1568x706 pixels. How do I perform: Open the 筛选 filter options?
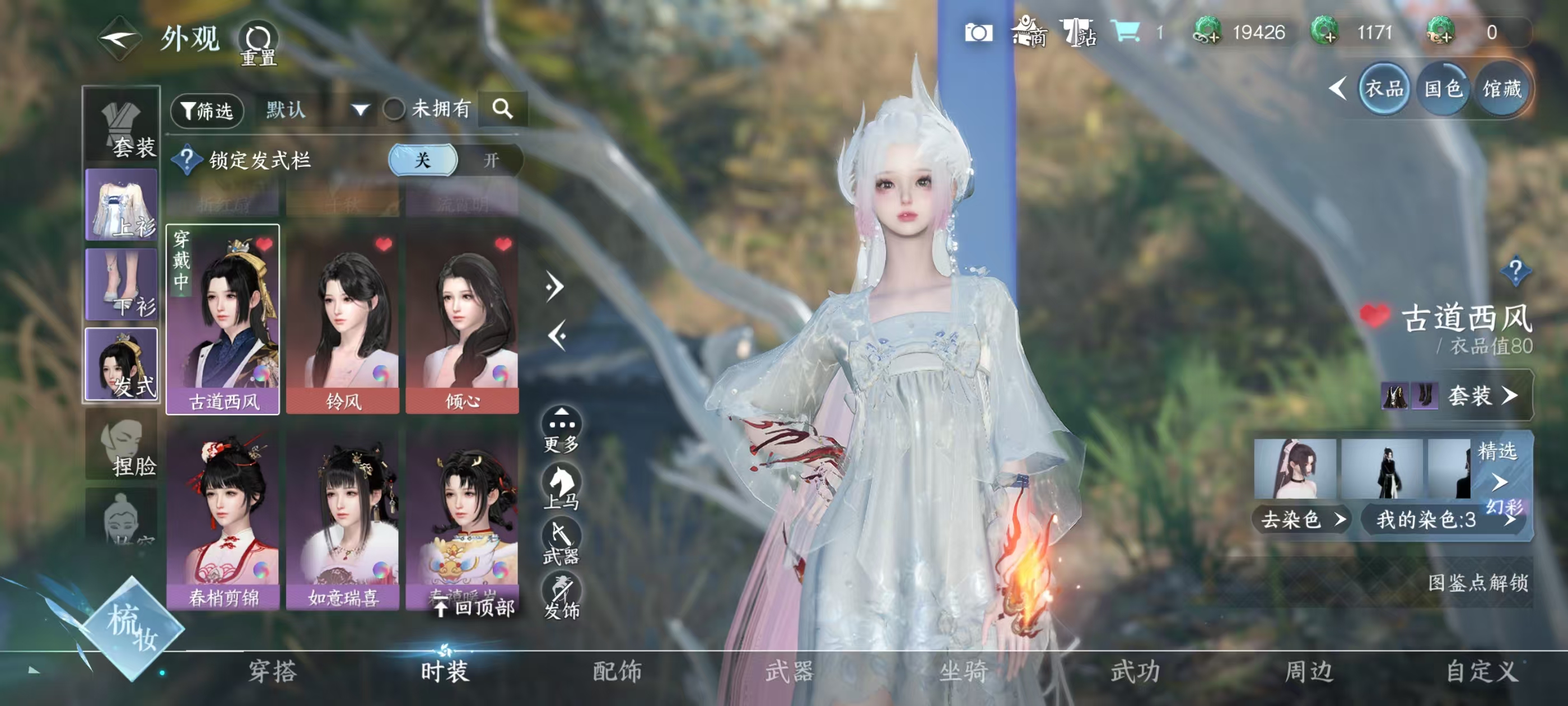click(208, 110)
